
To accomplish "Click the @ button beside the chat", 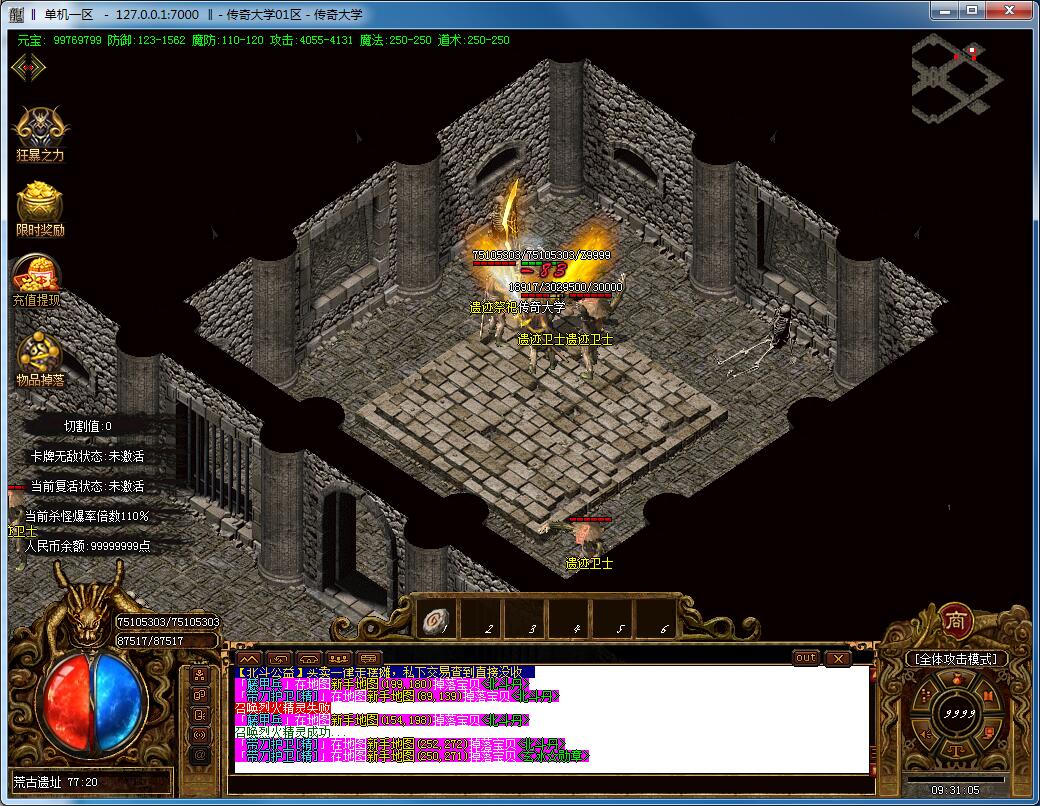I will click(199, 754).
